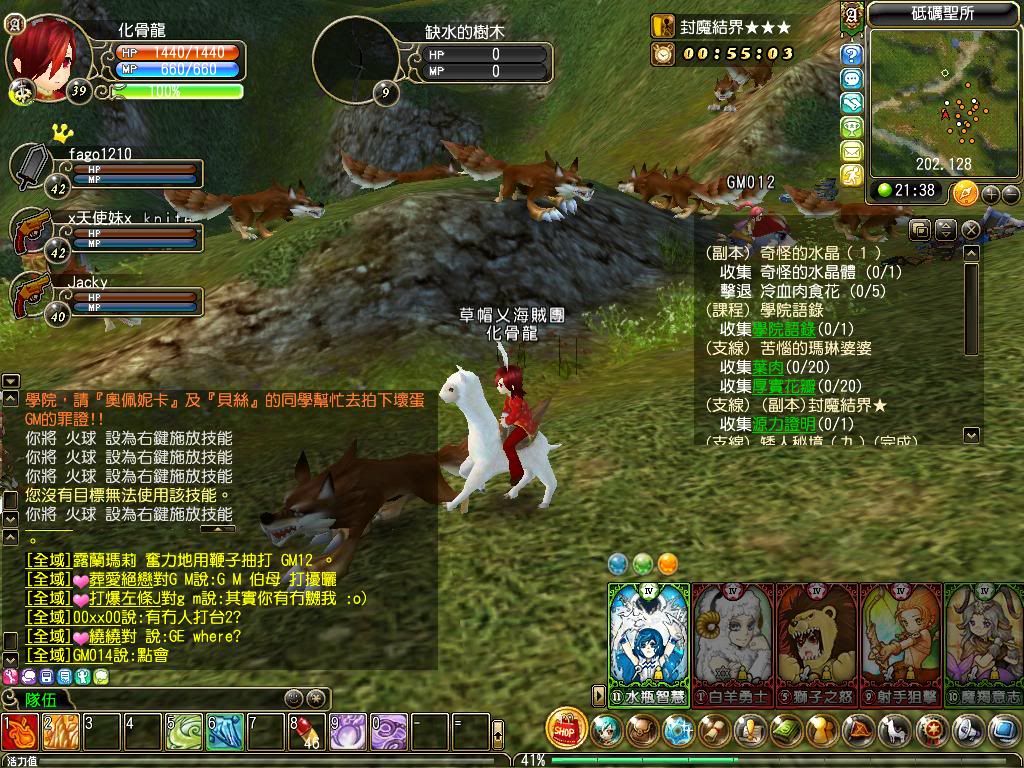
Task: Zoom out the minimap with the minus button
Action: pos(1011,193)
